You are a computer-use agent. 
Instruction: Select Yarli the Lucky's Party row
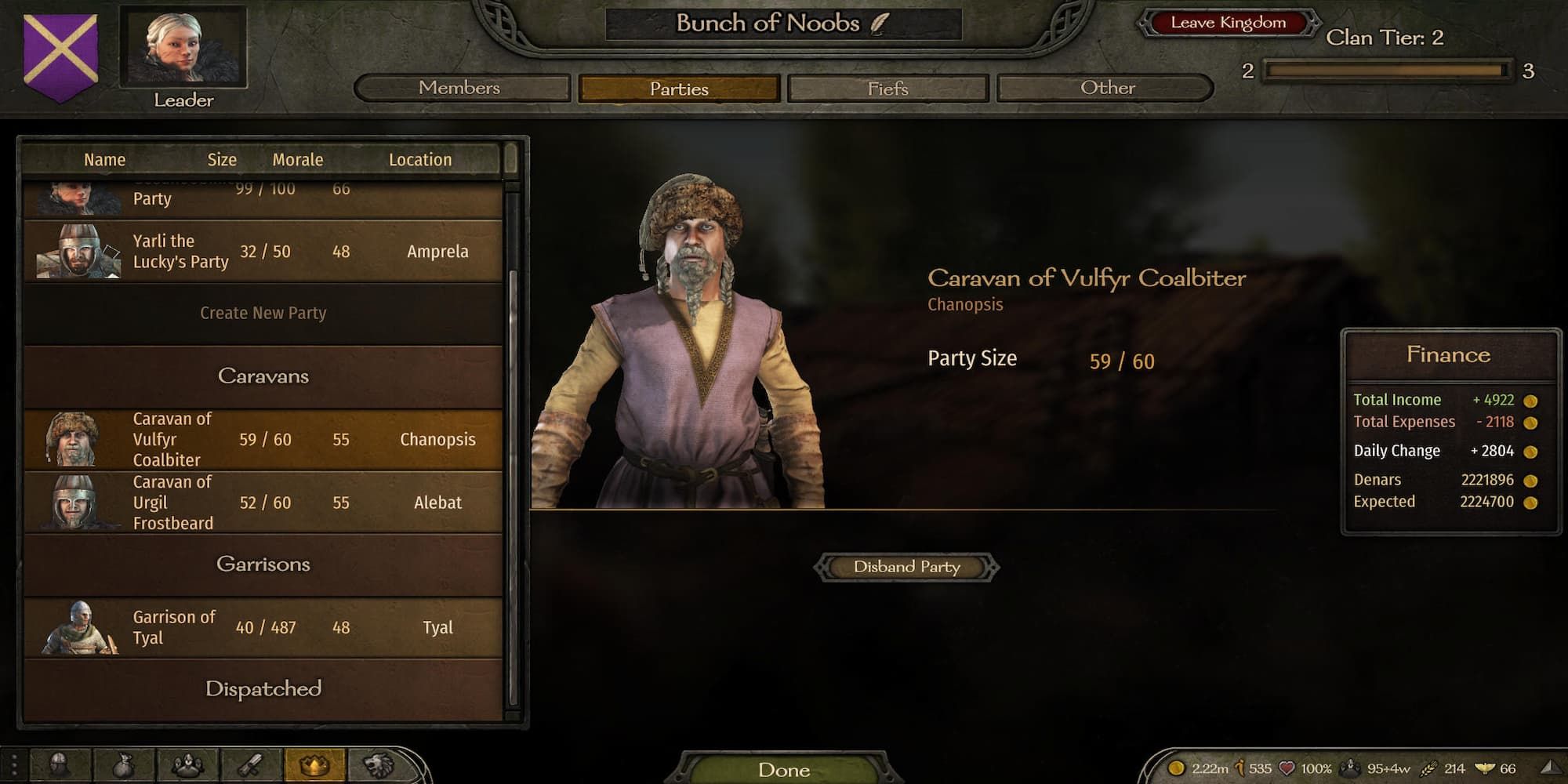tap(263, 252)
